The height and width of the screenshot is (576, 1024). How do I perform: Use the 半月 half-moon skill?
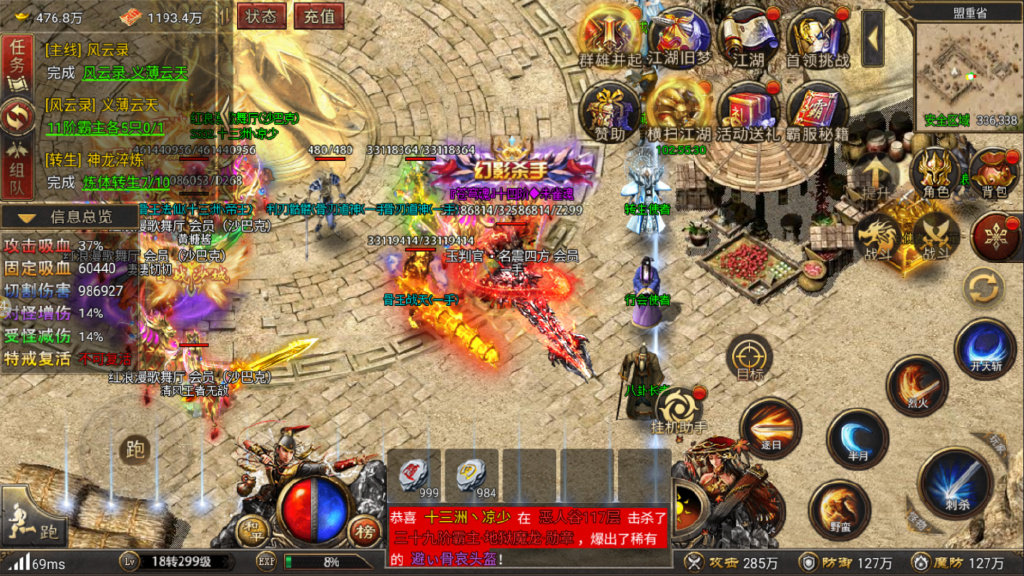pos(857,437)
